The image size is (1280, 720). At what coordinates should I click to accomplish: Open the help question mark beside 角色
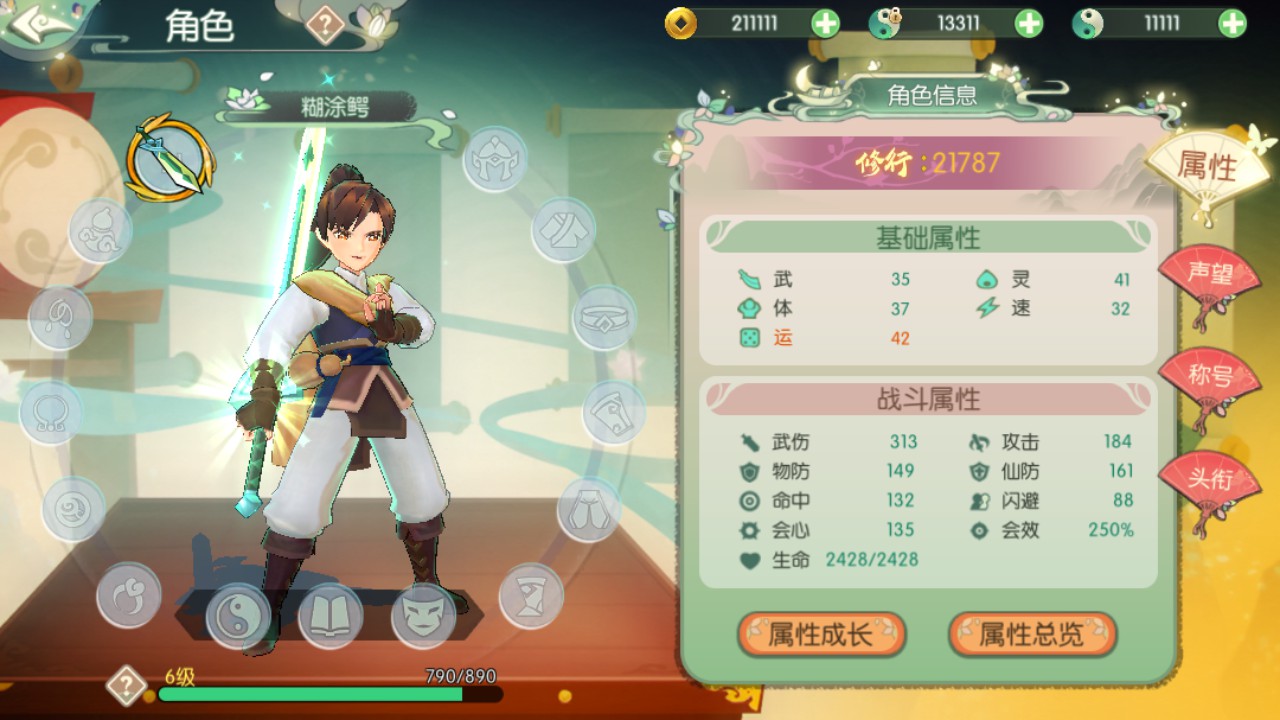(325, 25)
